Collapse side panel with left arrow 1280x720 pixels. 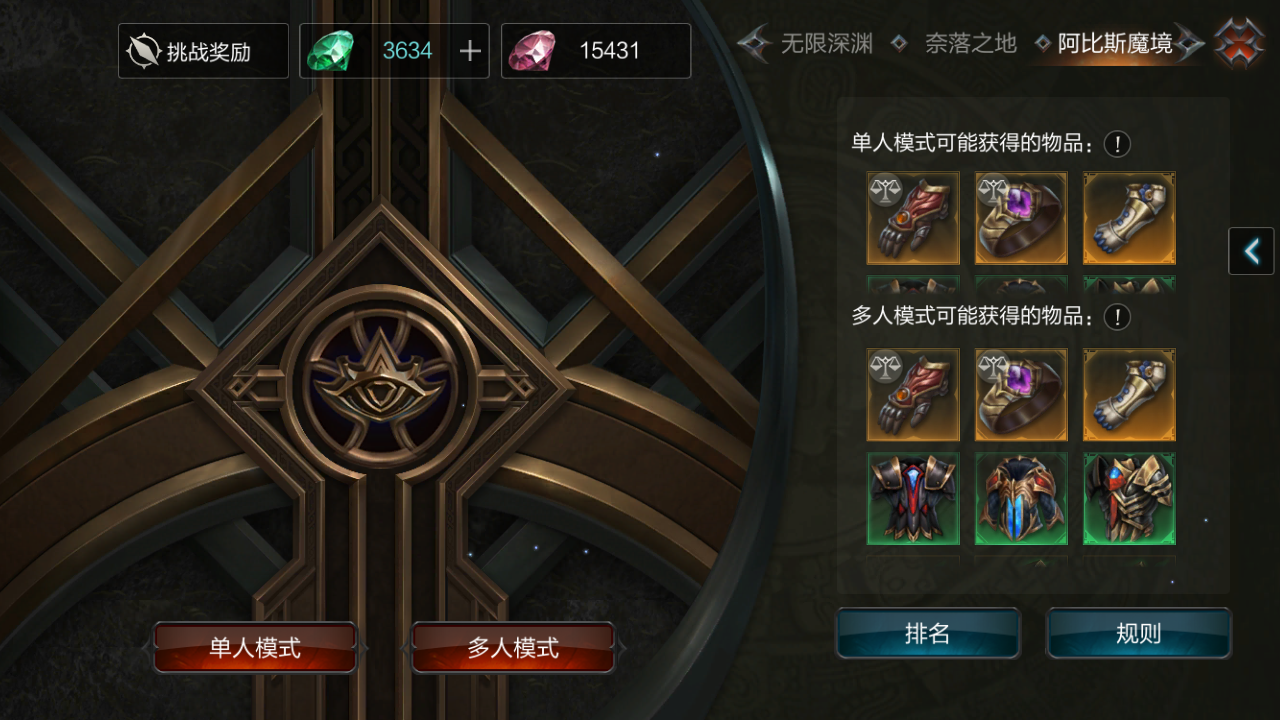click(1251, 251)
